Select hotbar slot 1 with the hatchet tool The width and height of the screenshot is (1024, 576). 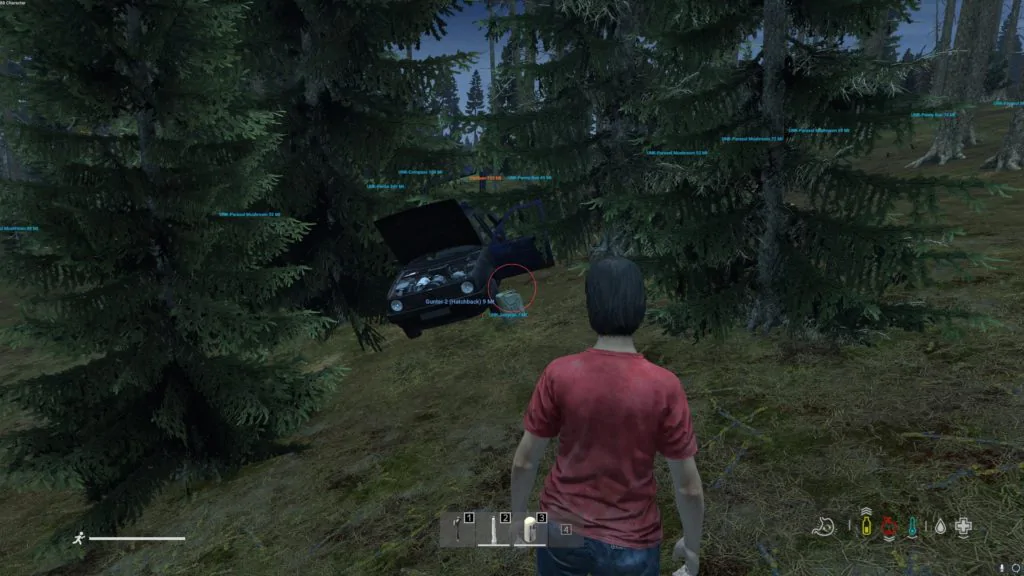(x=458, y=529)
